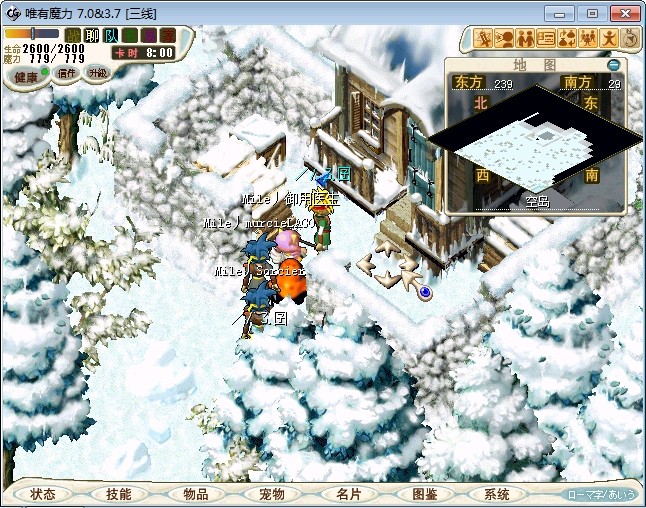This screenshot has width=646, height=508.
Task: Click the compass icon in the toolbar
Action: click(630, 39)
